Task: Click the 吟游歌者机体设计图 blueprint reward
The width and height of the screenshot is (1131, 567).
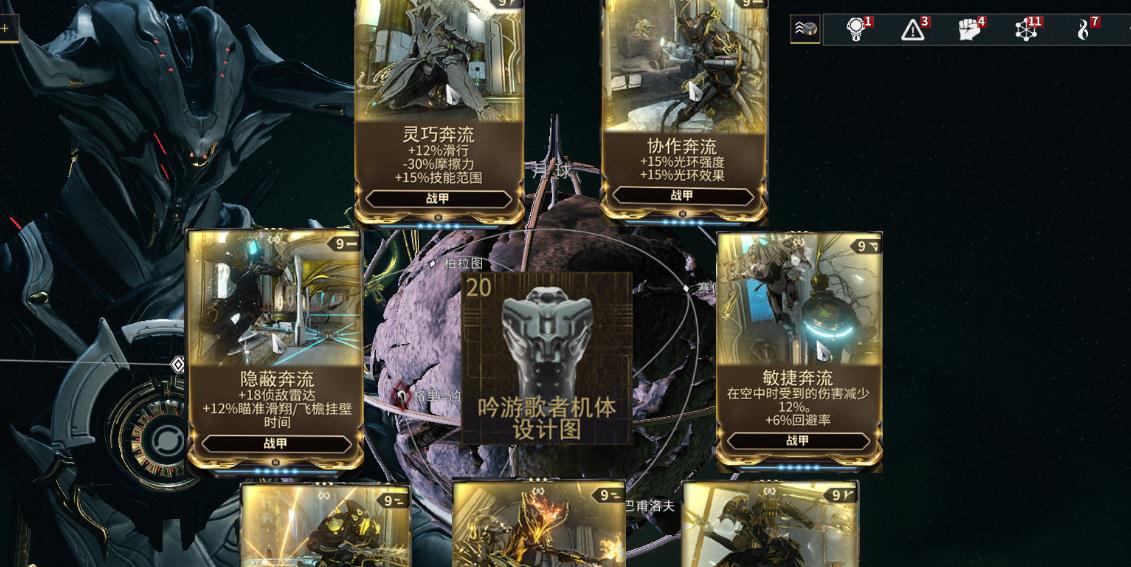Action: [548, 358]
